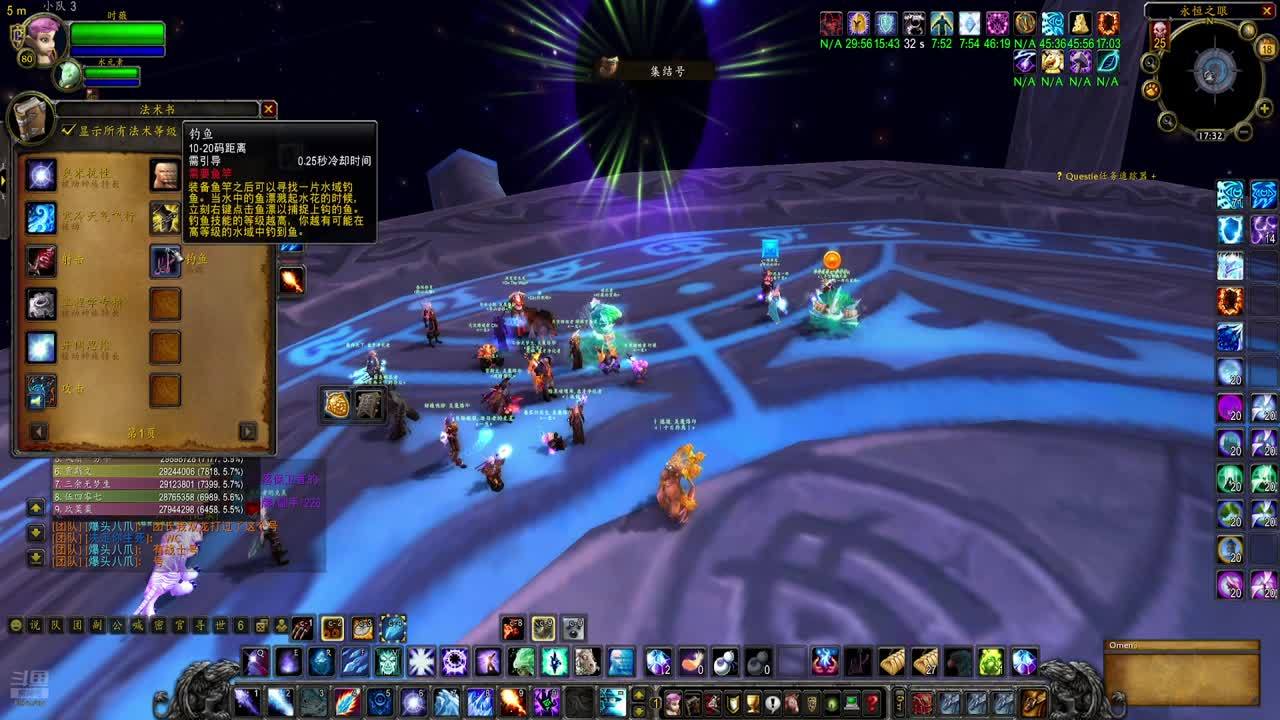
Task: Select the Fishing (钓鱼) skill in spellbook
Action: [x=165, y=260]
